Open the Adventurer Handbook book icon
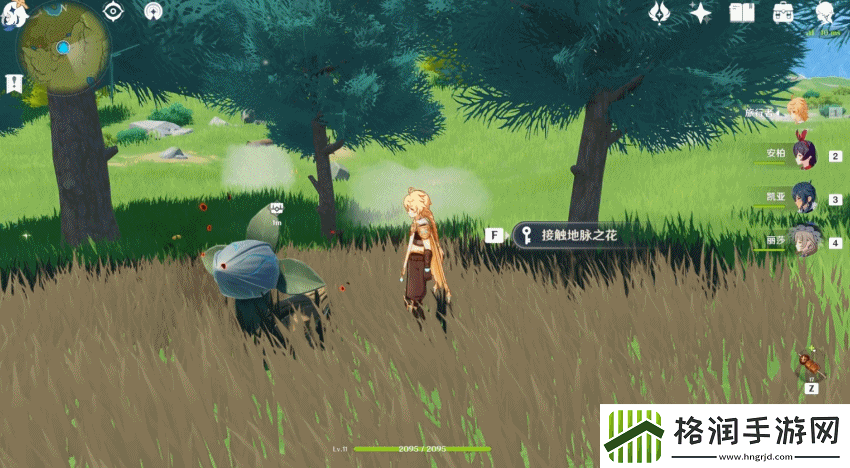850x468 pixels. coord(742,13)
